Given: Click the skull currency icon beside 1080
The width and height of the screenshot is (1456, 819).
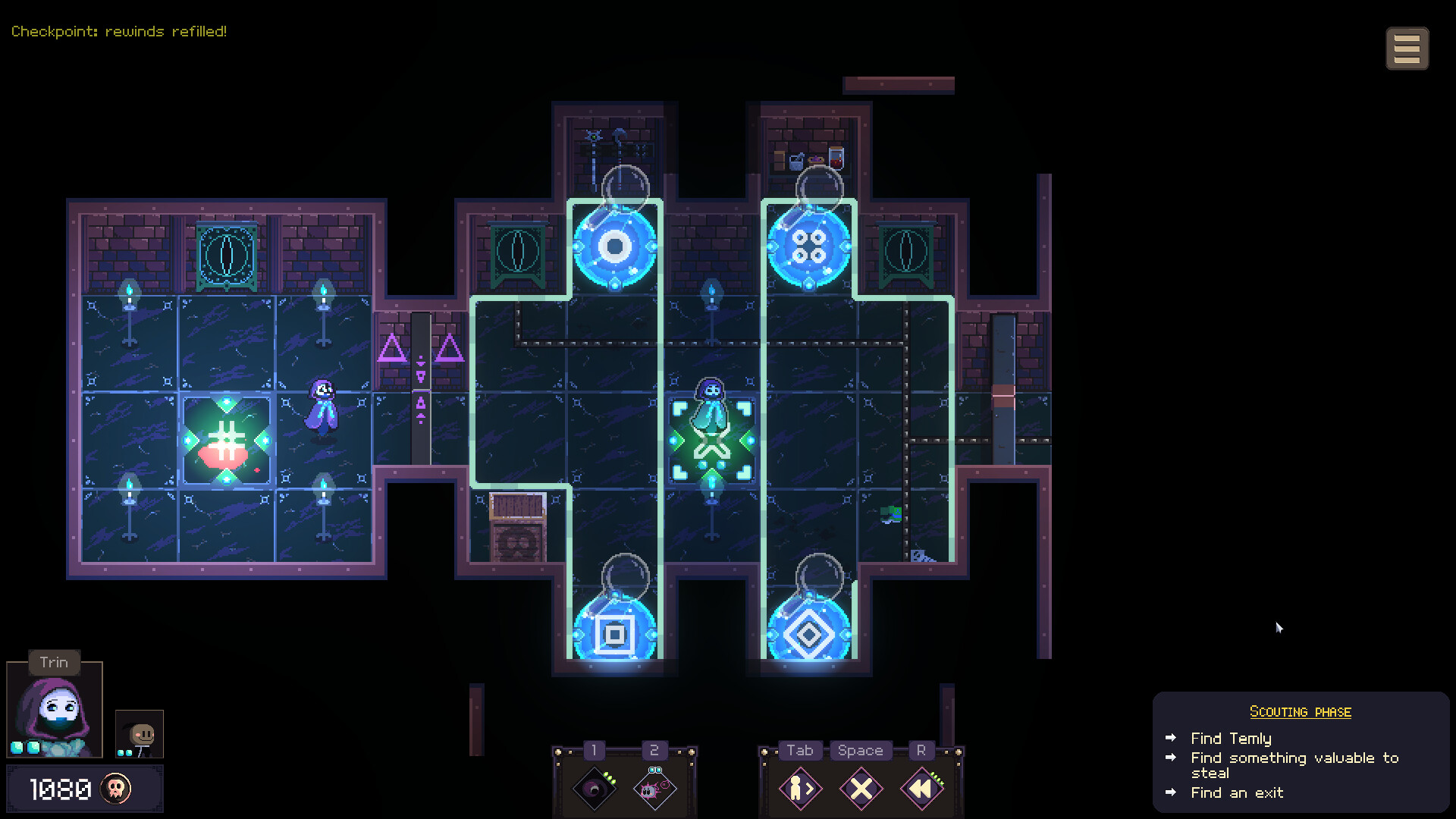Looking at the screenshot, I should [115, 787].
